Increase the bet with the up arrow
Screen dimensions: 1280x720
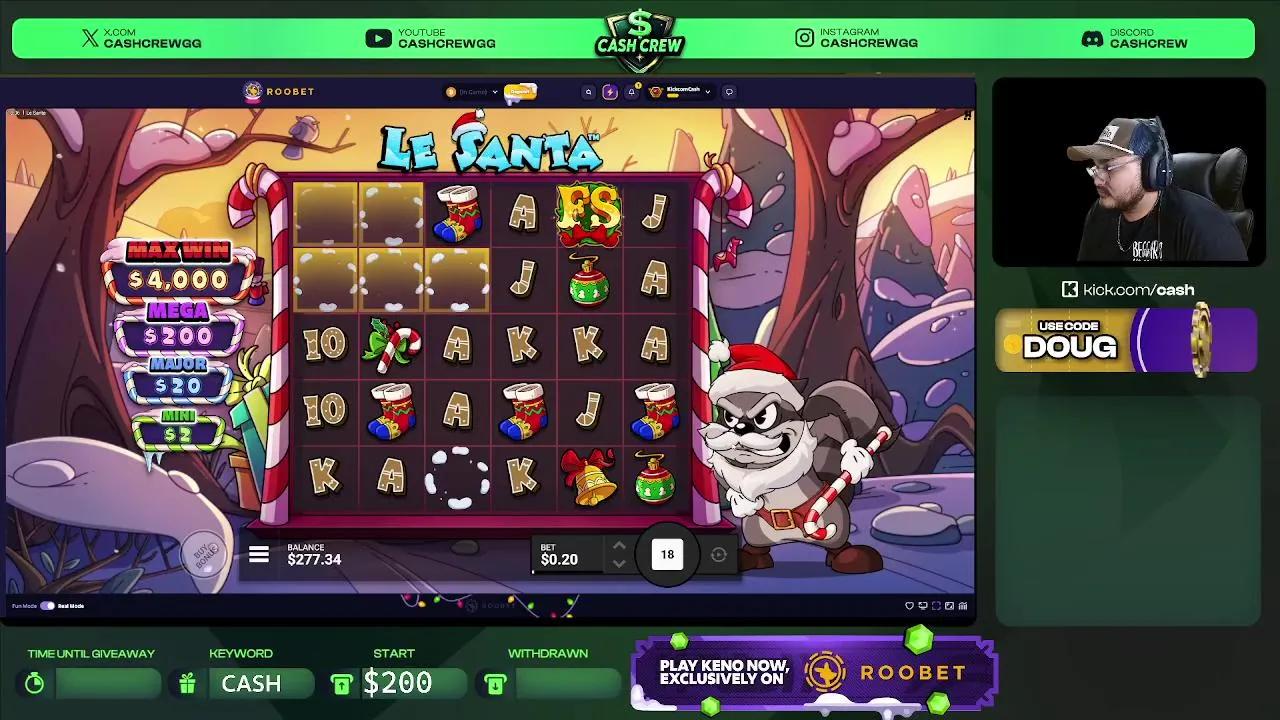pos(620,547)
